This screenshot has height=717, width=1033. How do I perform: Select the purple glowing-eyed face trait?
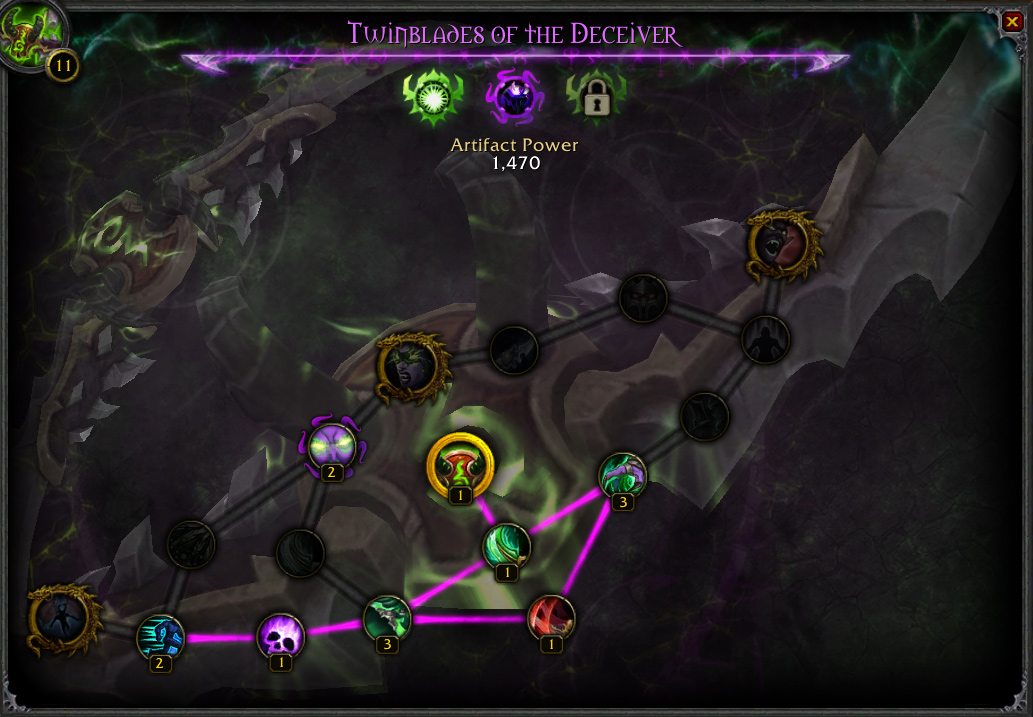click(332, 446)
